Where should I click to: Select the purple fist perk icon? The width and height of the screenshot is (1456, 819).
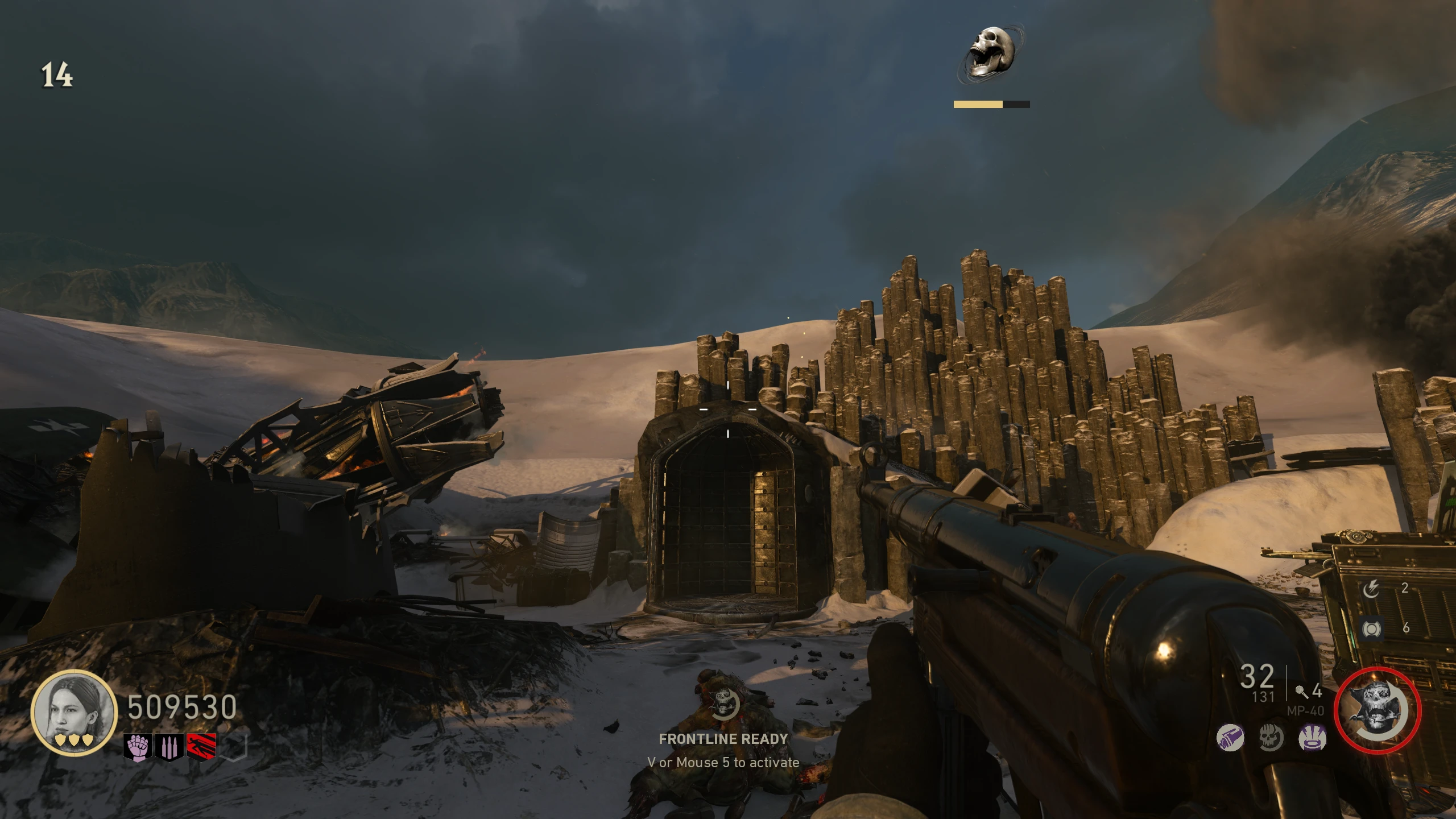tap(138, 747)
